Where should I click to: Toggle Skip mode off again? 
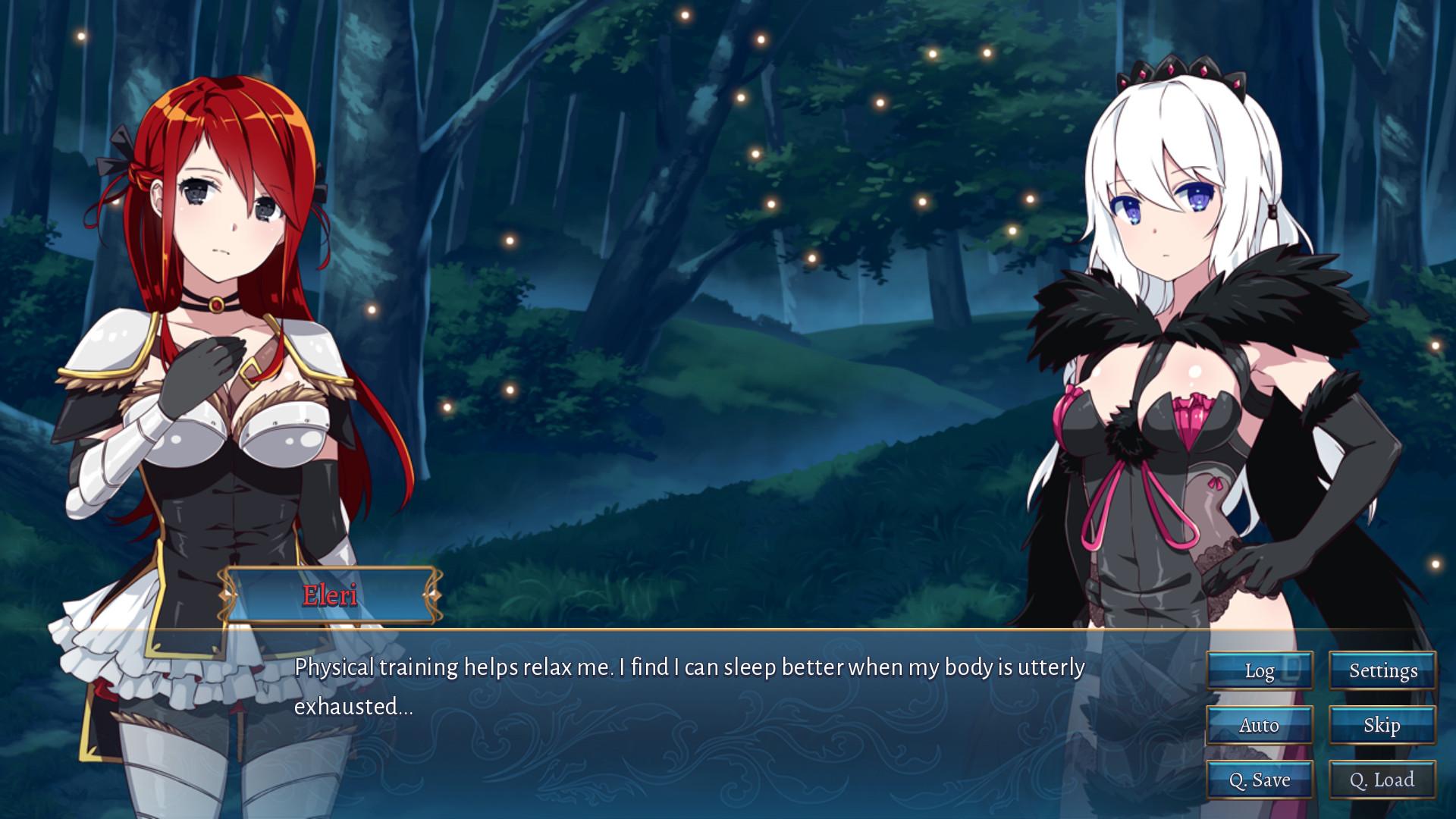[1382, 726]
